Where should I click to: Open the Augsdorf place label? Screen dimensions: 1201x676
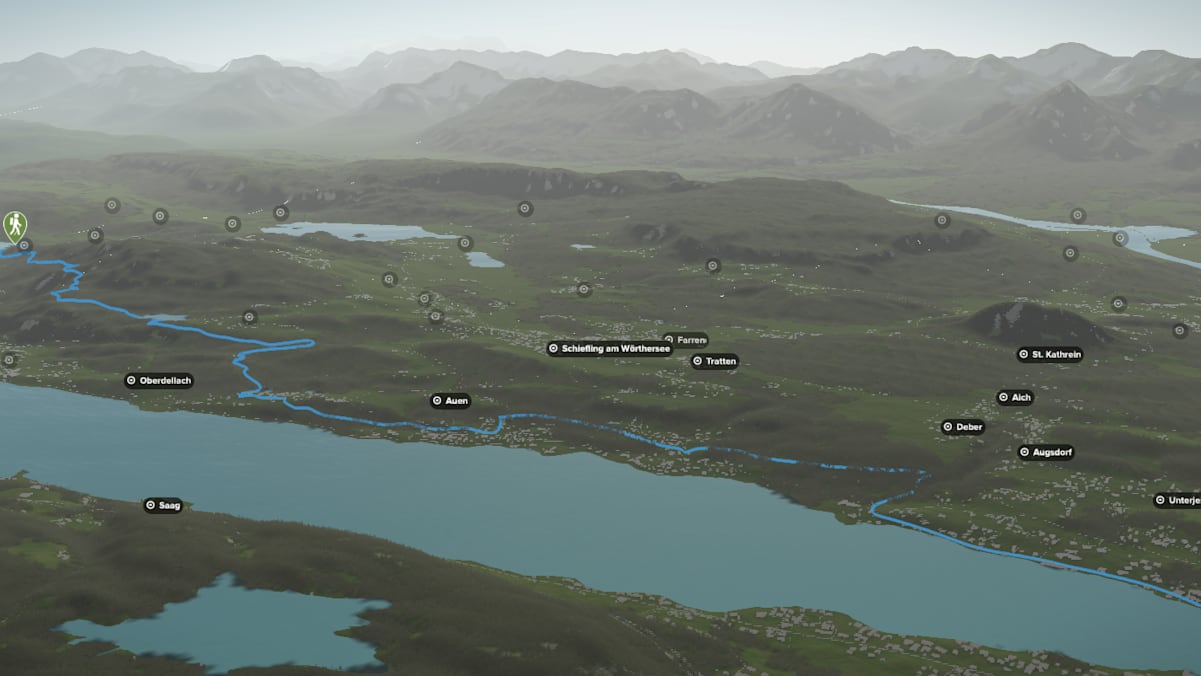1045,452
